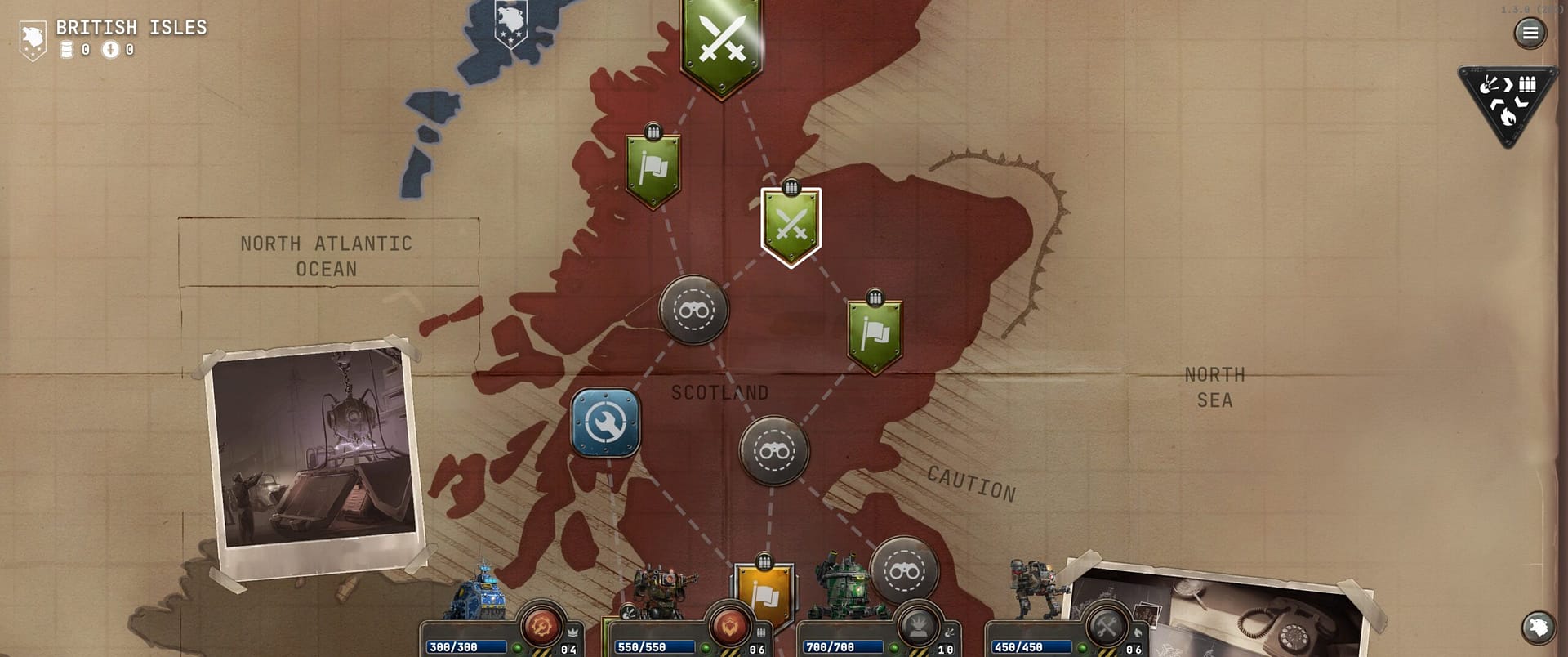1568x657 pixels.
Task: Open the hamburger menu button
Action: [x=1530, y=33]
